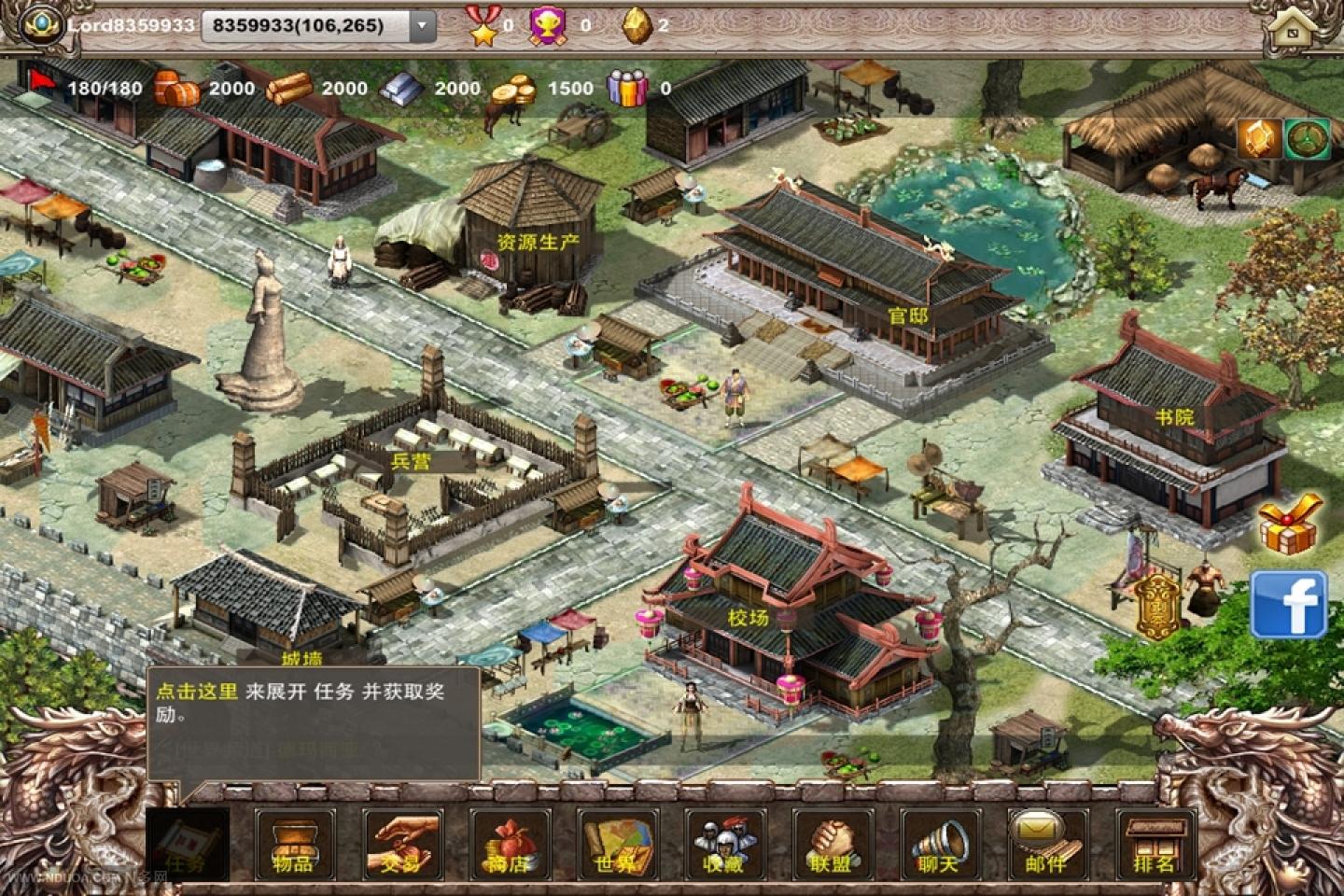Viewport: 1344px width, 896px height.
Task: Open the 联盟 alliance menu
Action: point(832,845)
